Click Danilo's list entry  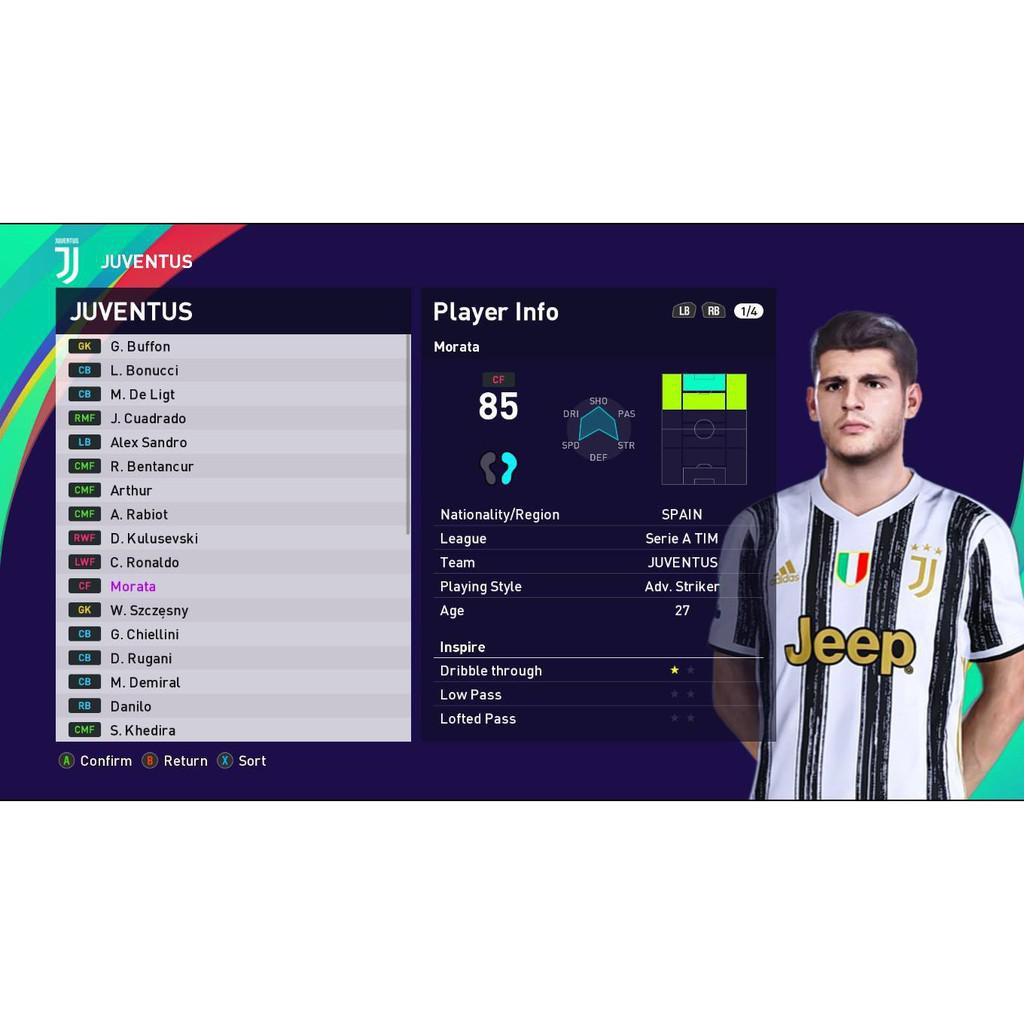click(x=131, y=706)
